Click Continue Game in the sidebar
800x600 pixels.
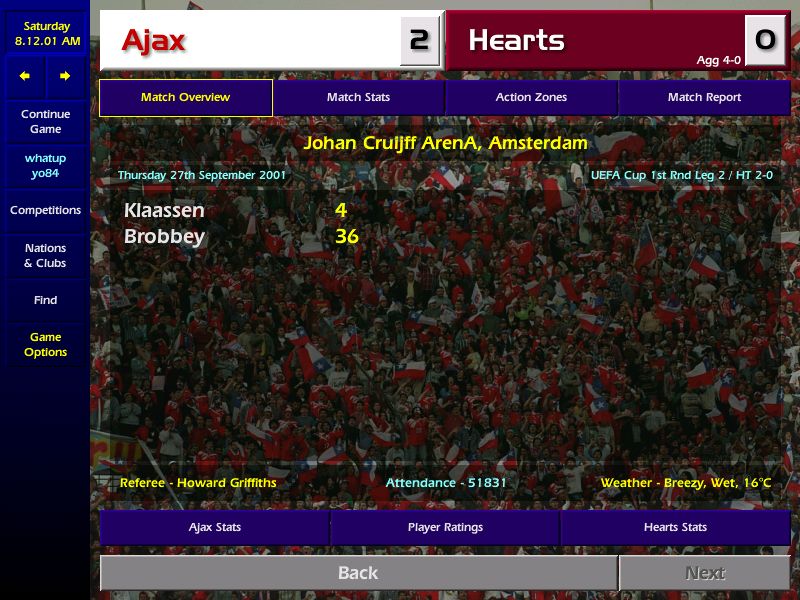[x=45, y=121]
